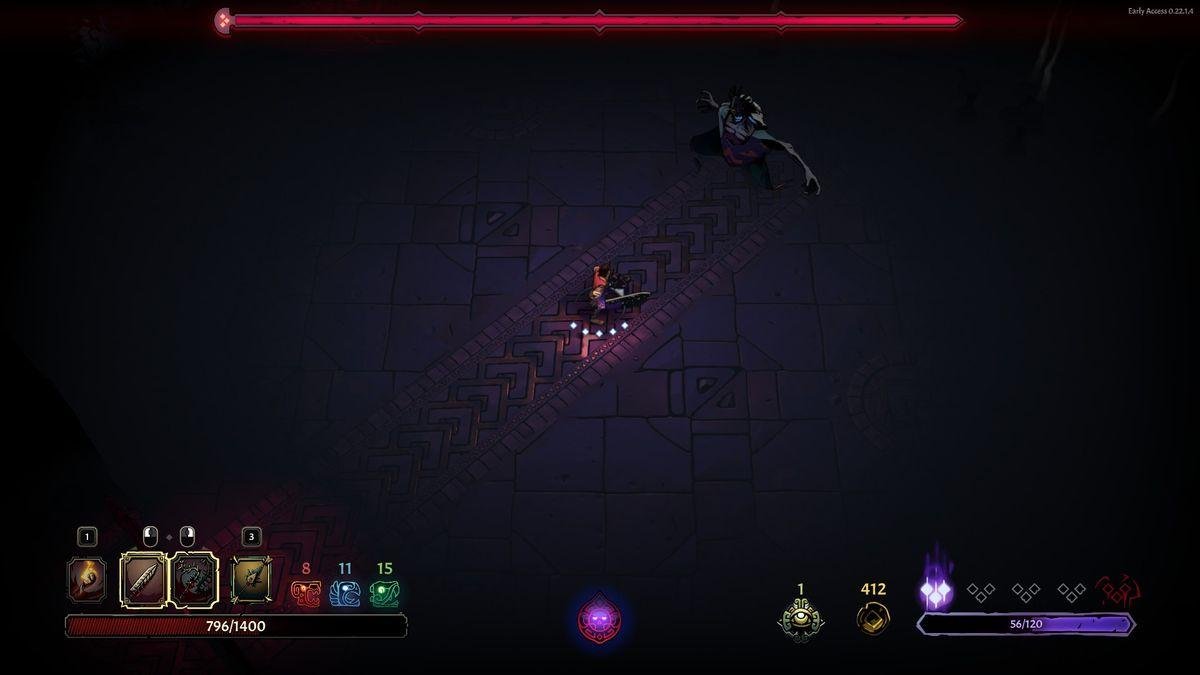
Task: Select the flaming torch item slot
Action: click(x=86, y=581)
